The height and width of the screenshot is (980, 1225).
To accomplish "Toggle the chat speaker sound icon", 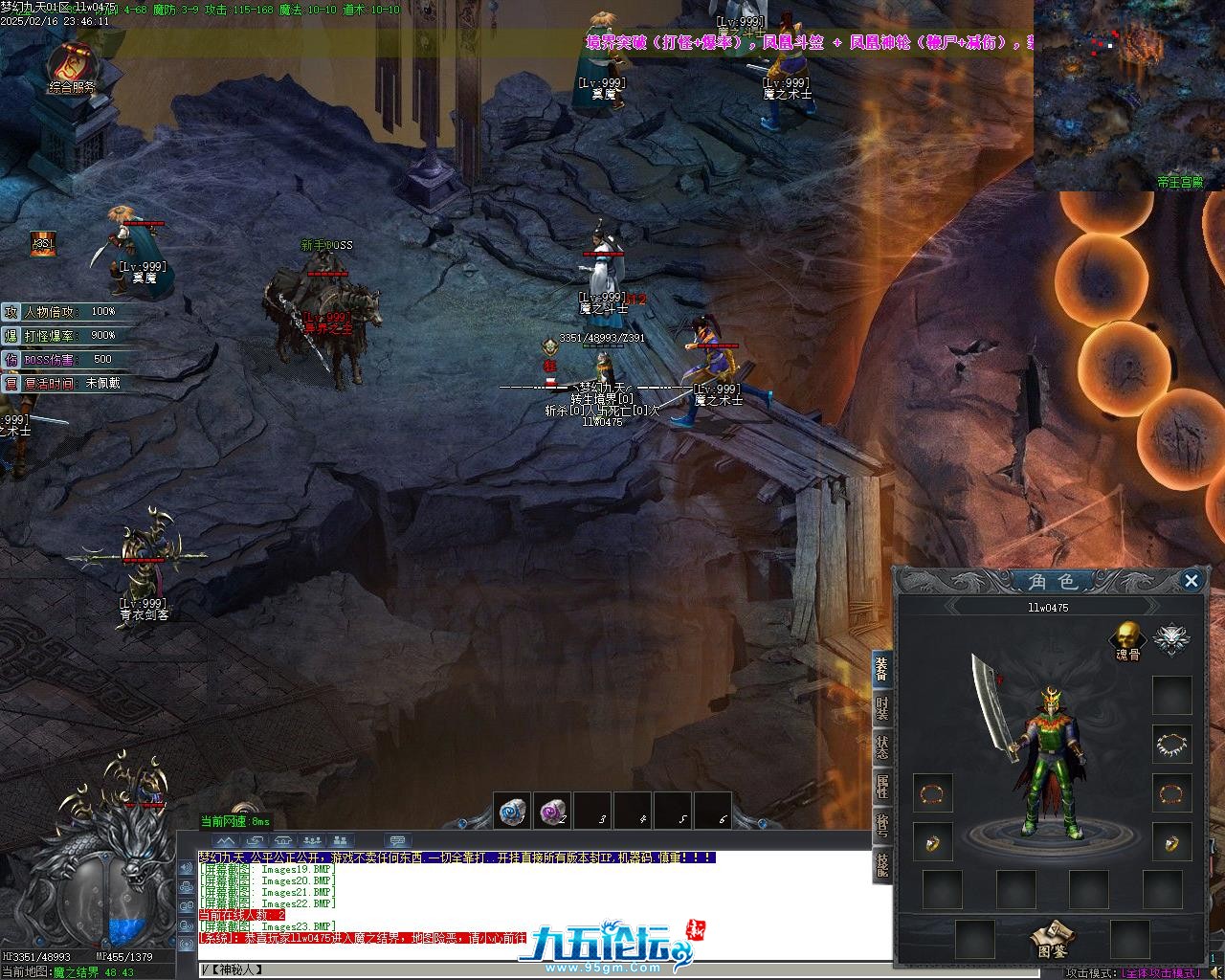I will coord(187,867).
